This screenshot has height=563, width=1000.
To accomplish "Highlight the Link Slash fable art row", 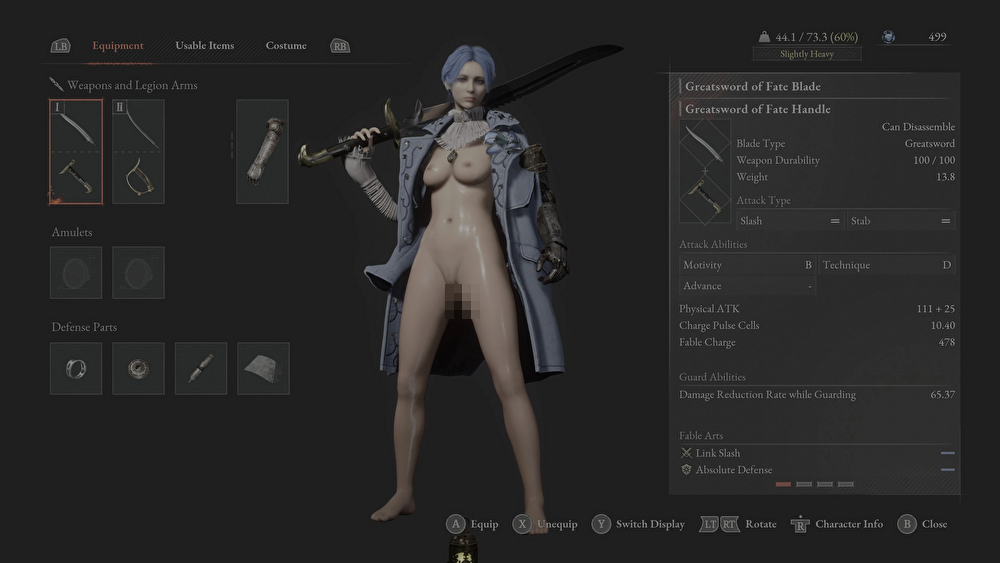I will point(815,453).
